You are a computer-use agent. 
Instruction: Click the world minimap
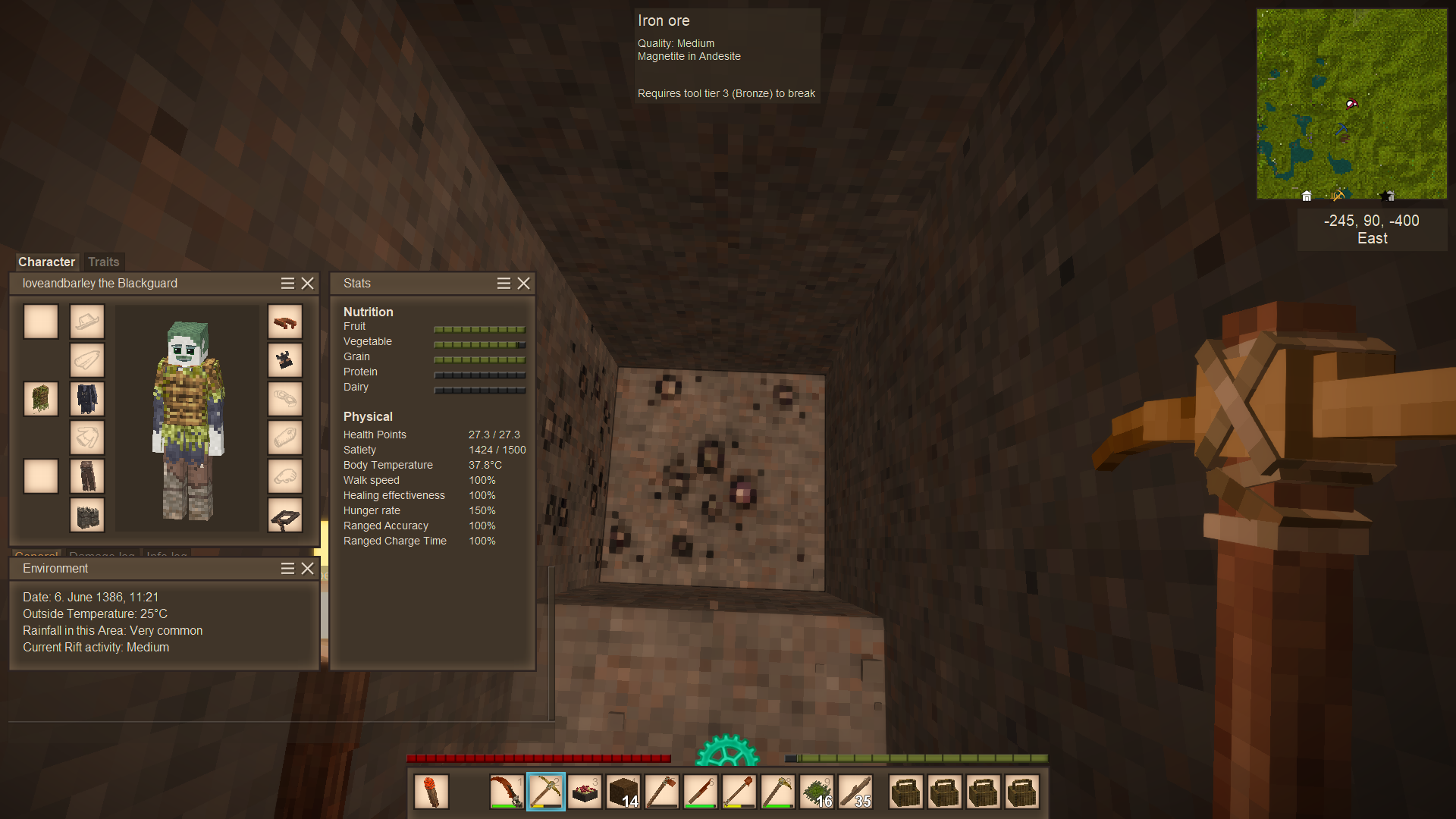pos(1351,104)
